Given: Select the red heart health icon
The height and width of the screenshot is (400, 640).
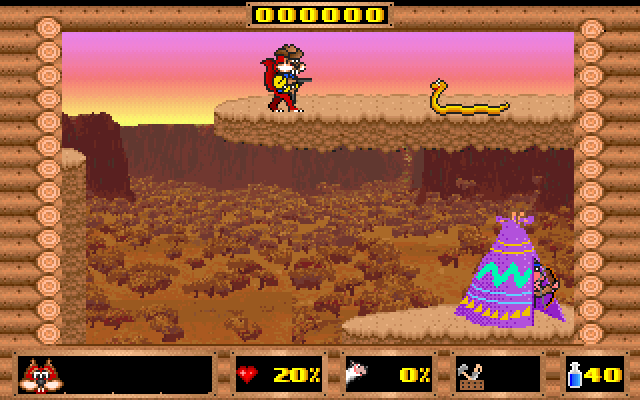Looking at the screenshot, I should point(246,375).
